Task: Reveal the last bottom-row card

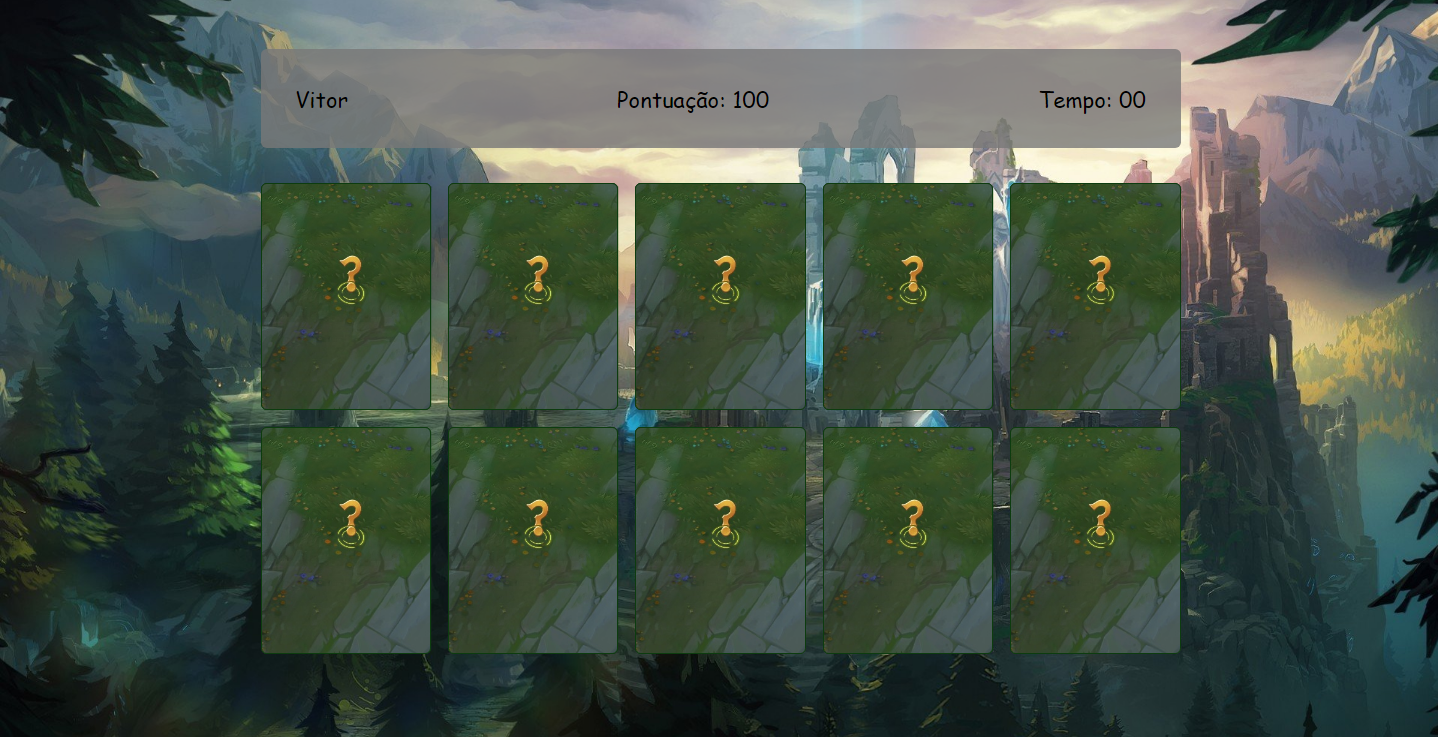Action: (1094, 538)
